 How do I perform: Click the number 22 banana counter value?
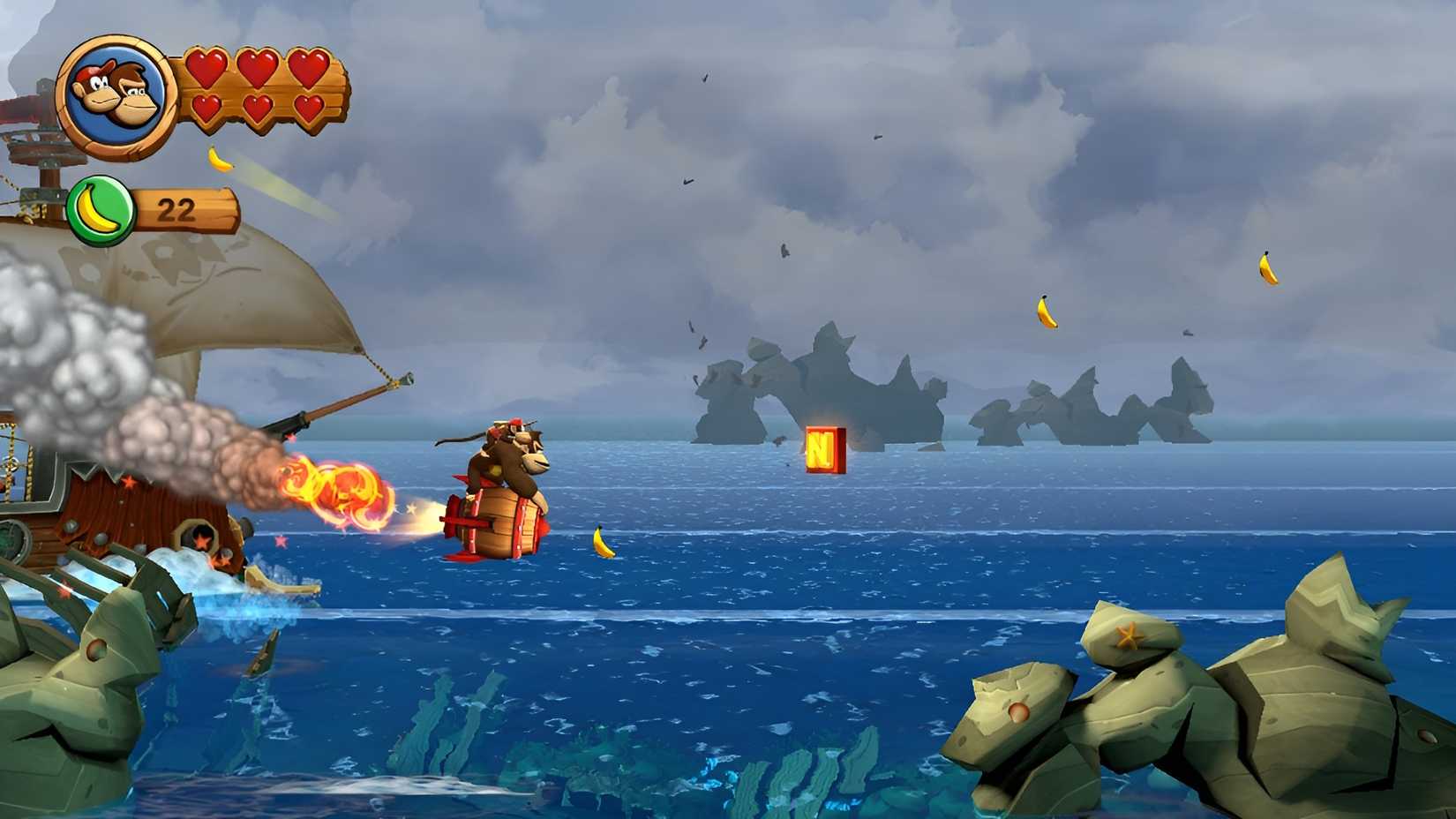coord(176,208)
